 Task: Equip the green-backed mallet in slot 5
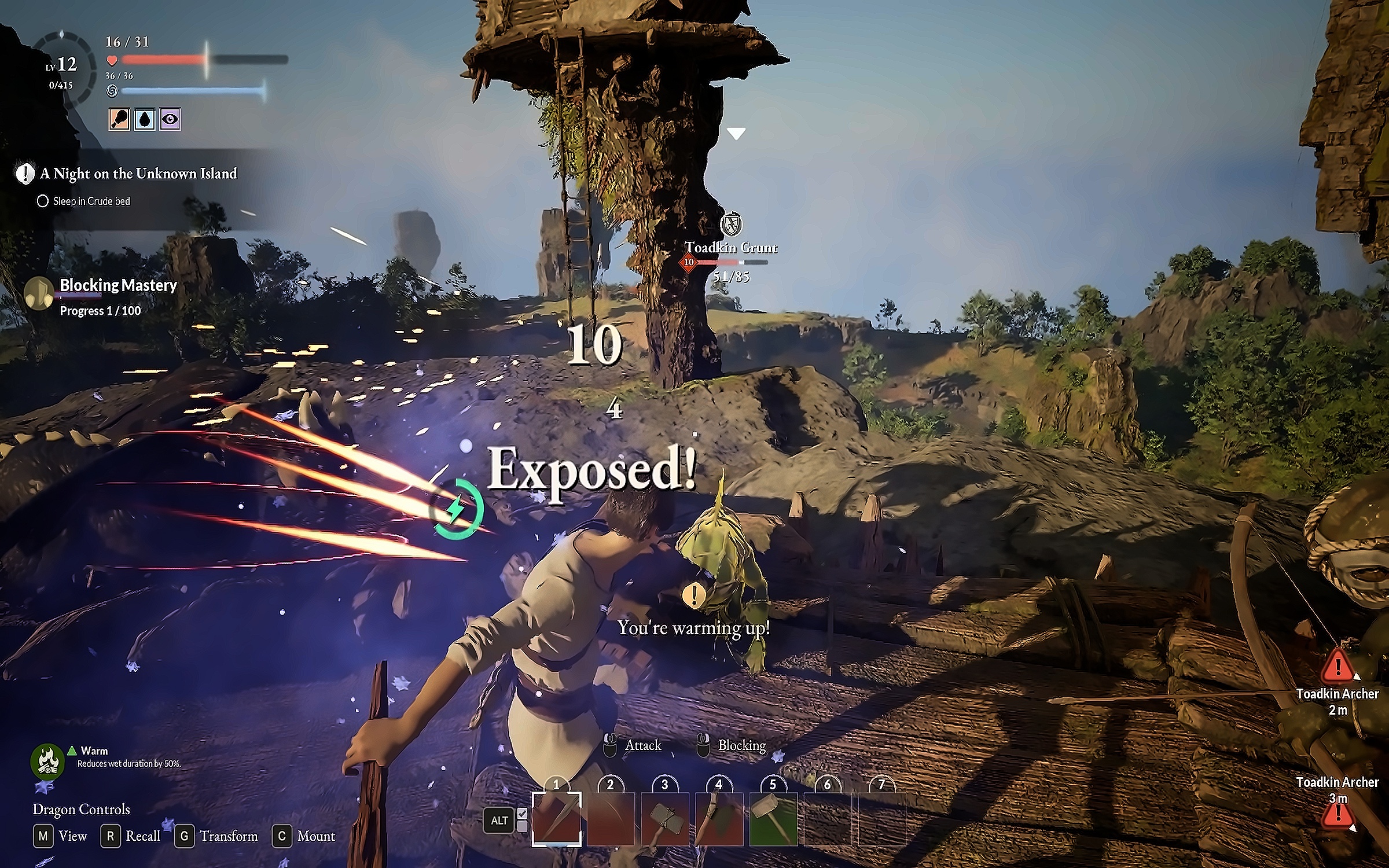point(773,818)
